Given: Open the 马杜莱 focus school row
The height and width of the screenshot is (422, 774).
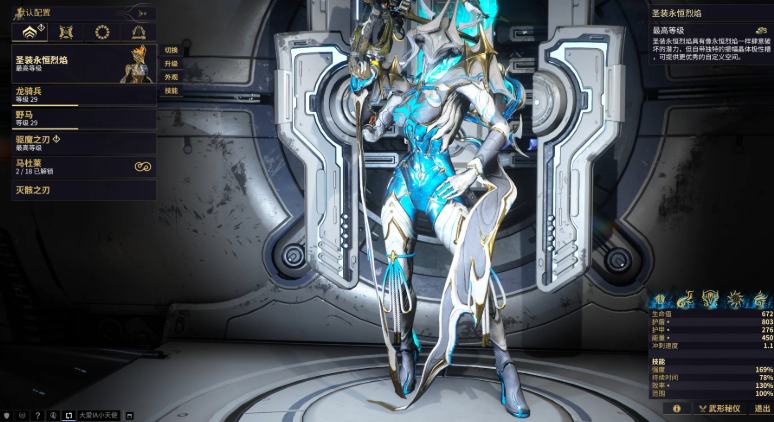Looking at the screenshot, I should click(78, 166).
